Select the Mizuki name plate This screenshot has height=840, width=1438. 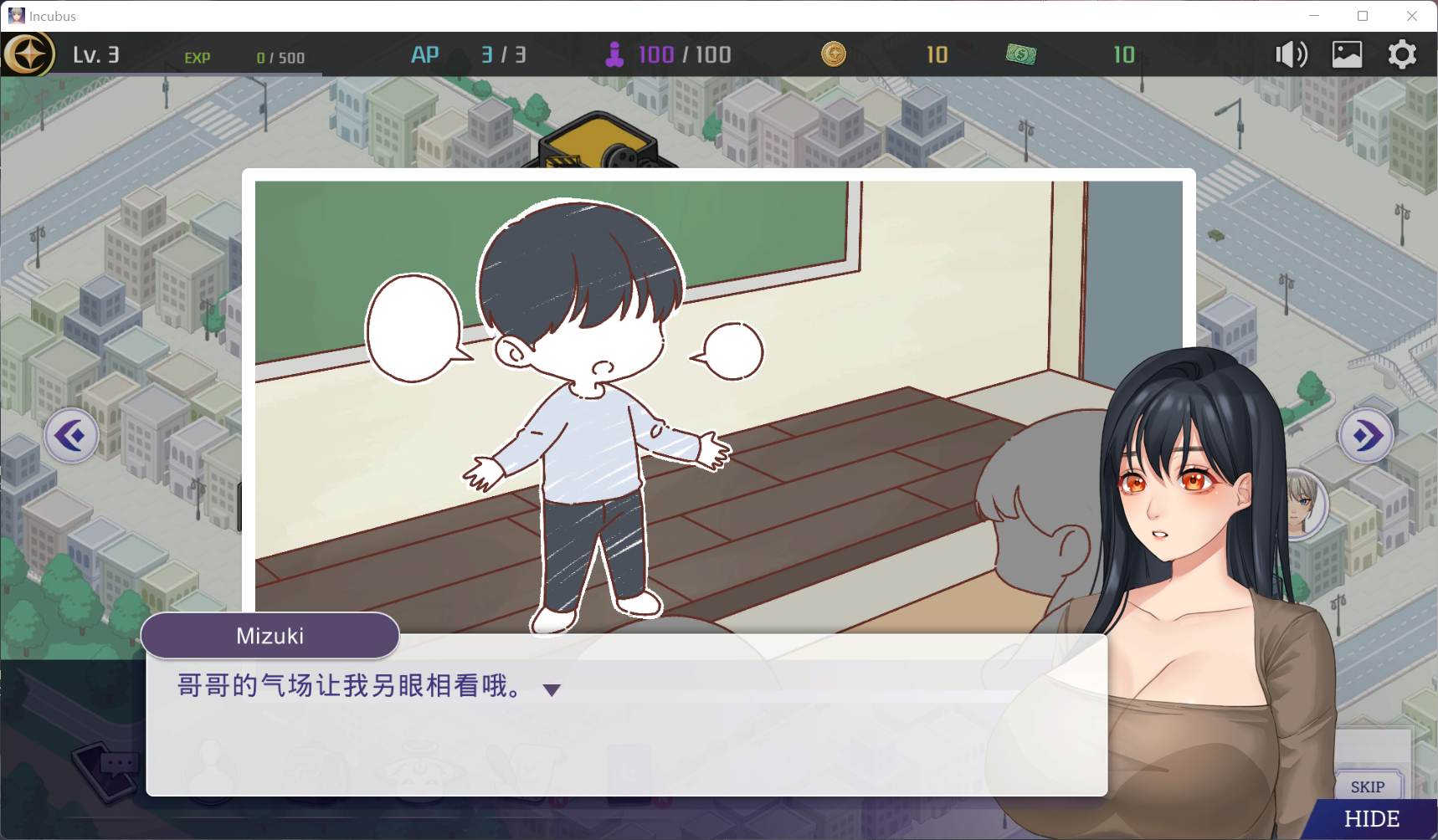click(270, 636)
